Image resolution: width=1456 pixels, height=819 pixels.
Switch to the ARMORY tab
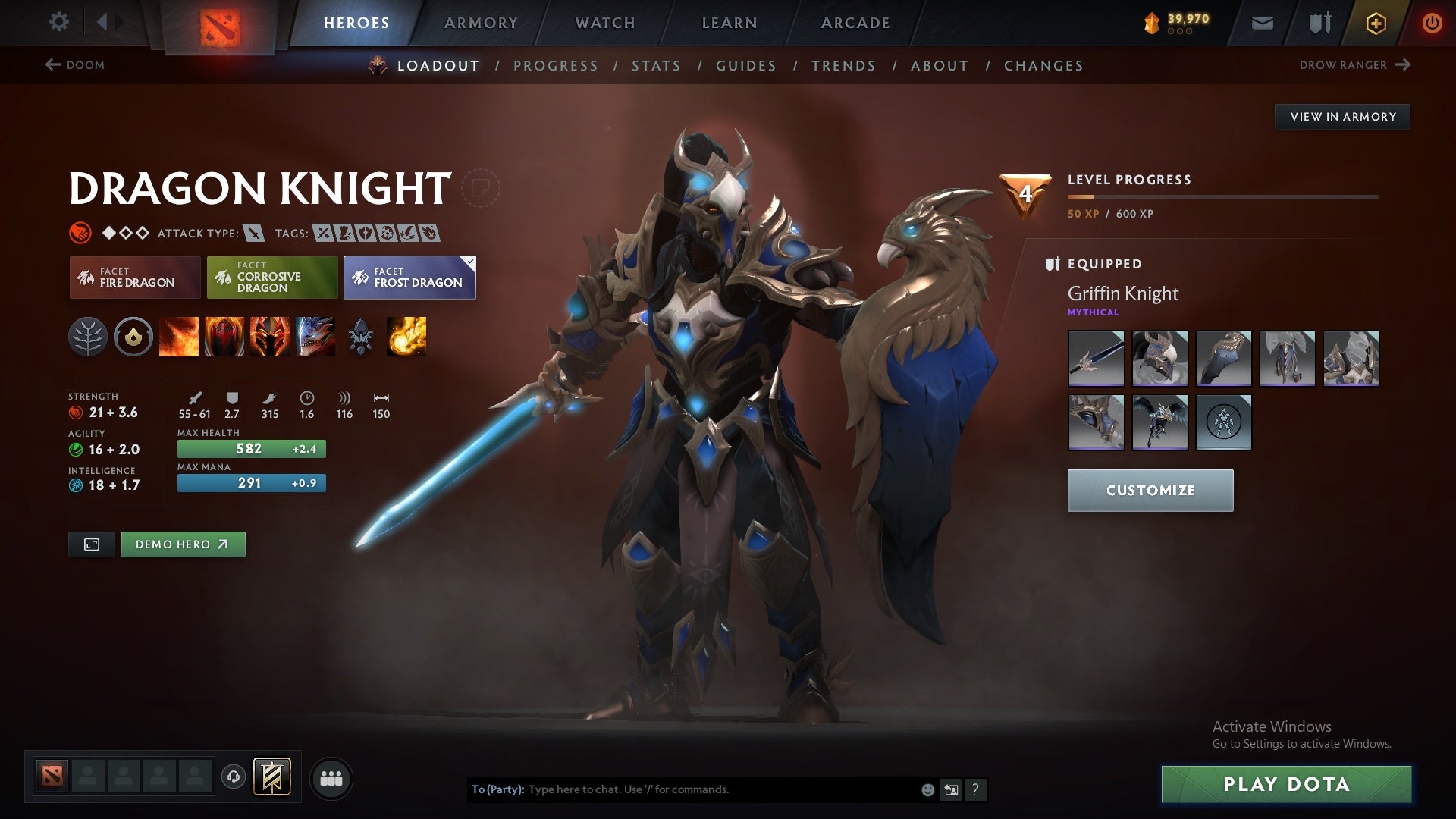481,22
